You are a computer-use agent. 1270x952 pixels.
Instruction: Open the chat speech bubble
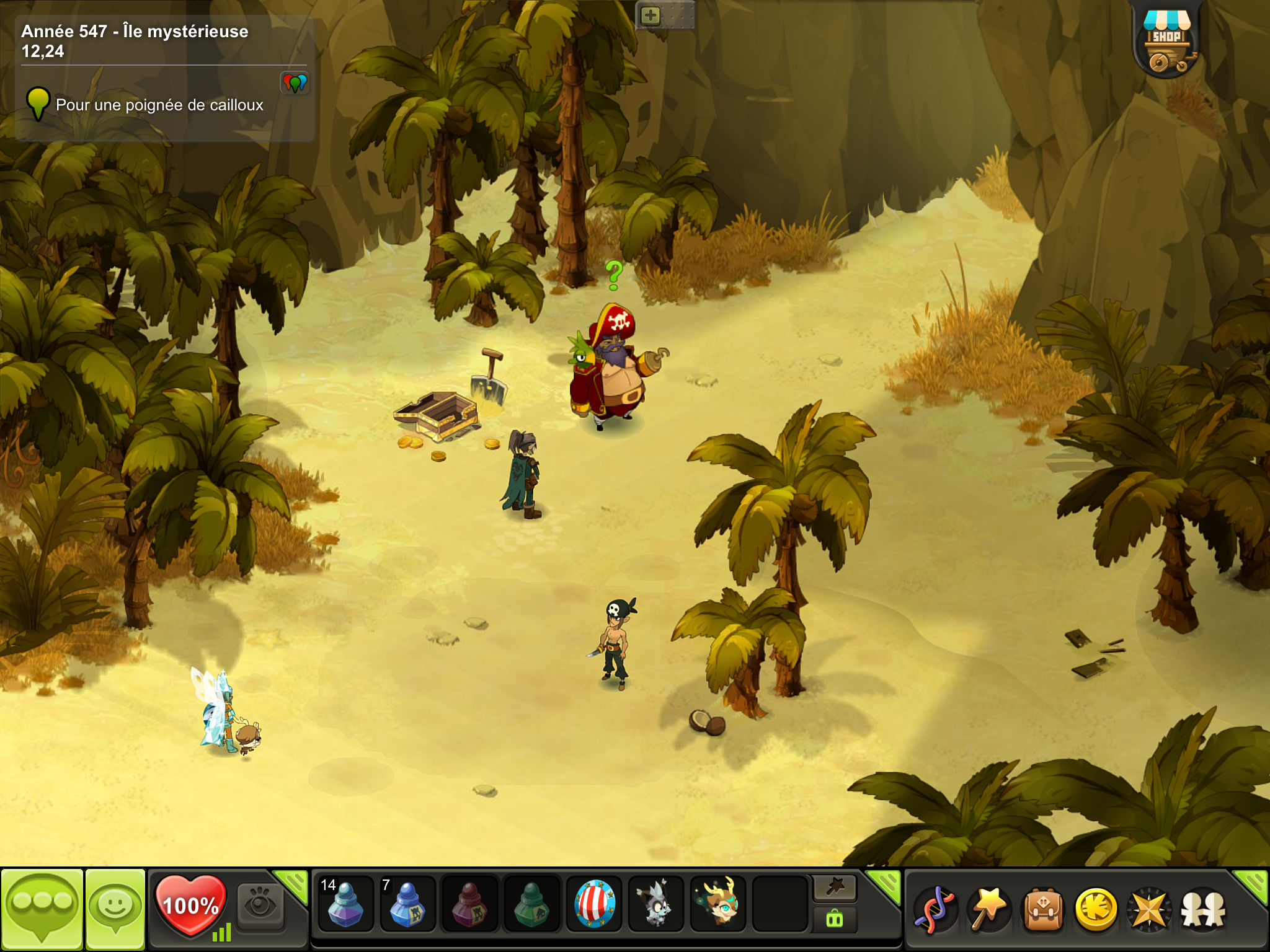point(42,907)
